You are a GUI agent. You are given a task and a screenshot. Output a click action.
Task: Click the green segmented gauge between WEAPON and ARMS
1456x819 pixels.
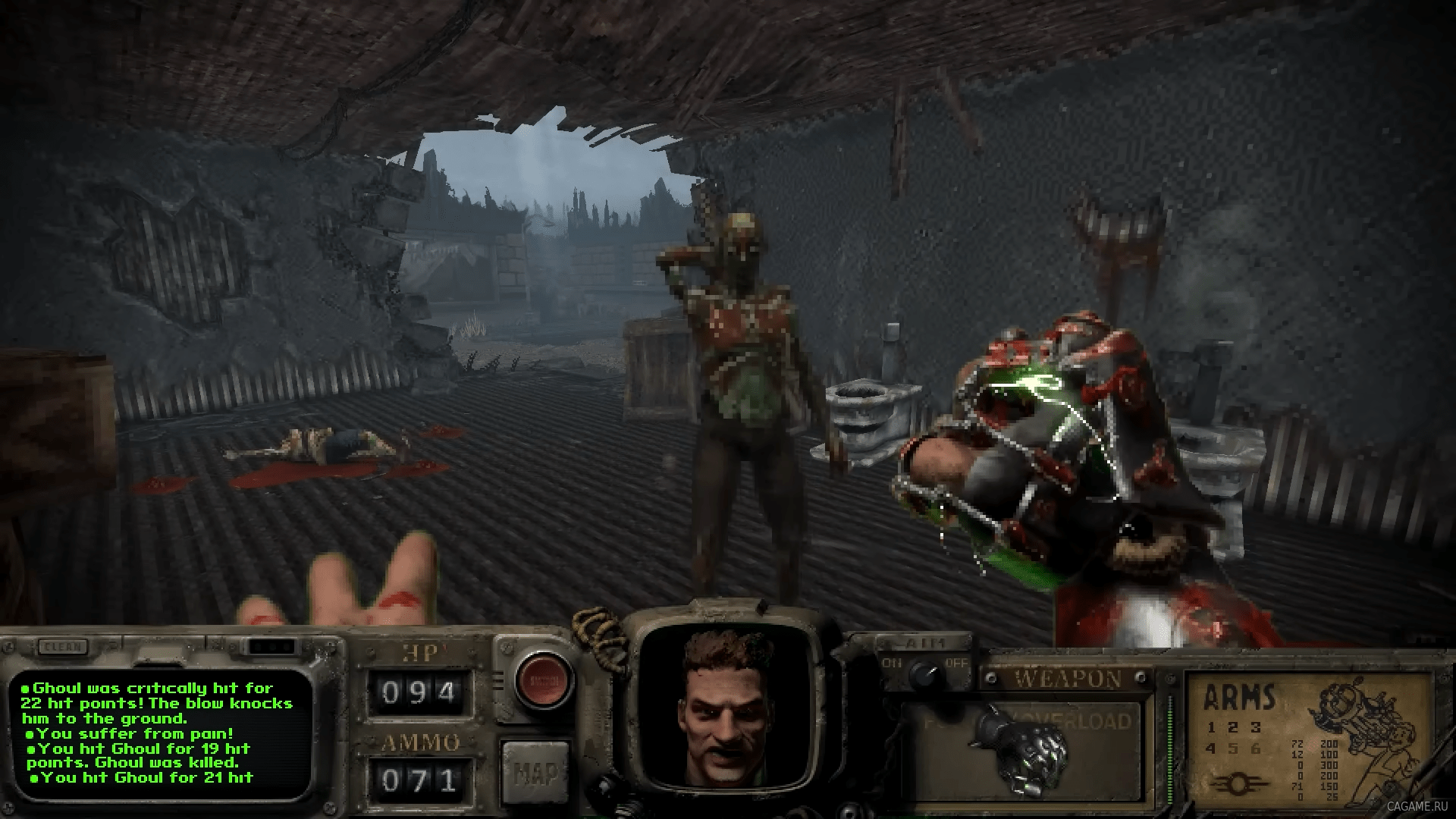pyautogui.click(x=1170, y=745)
